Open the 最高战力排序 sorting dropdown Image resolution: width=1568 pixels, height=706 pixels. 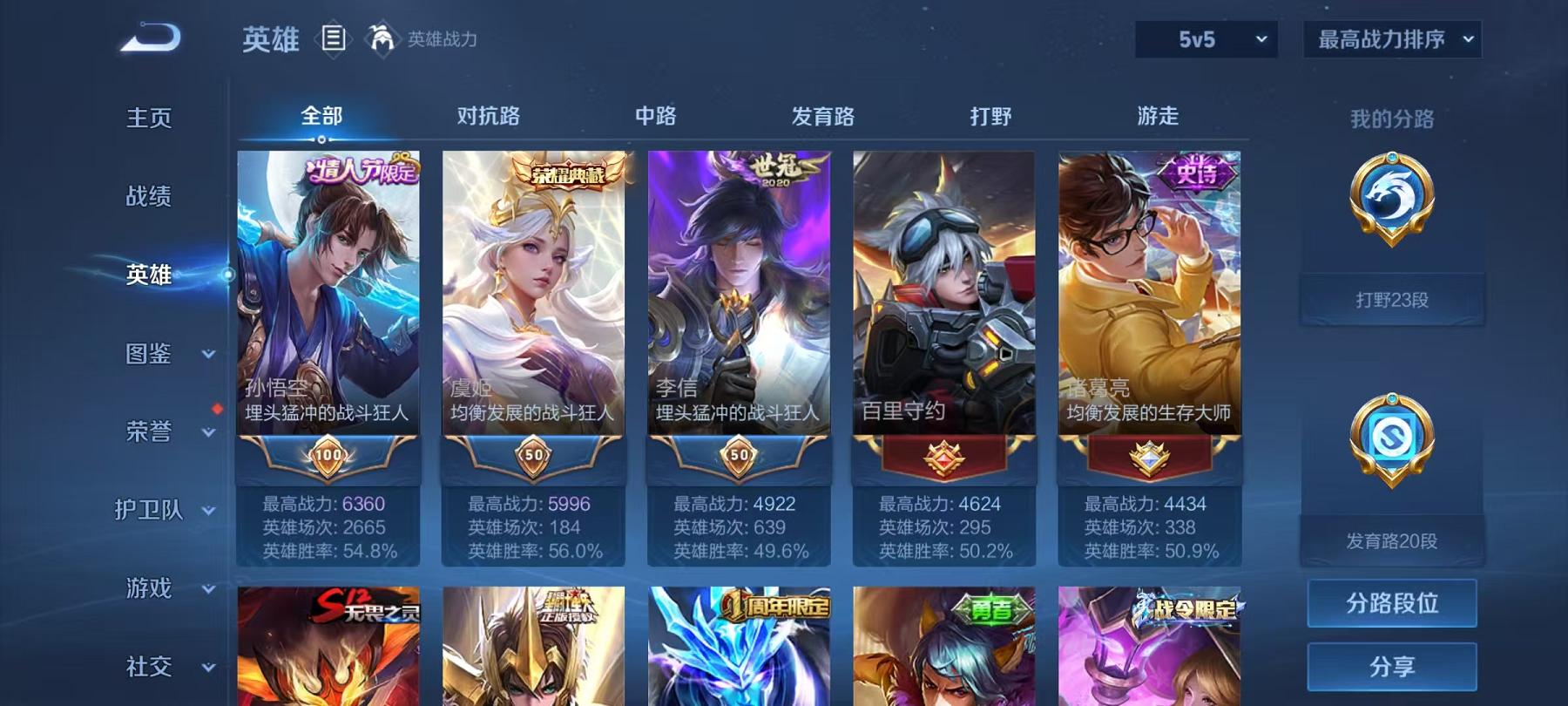coord(1391,38)
